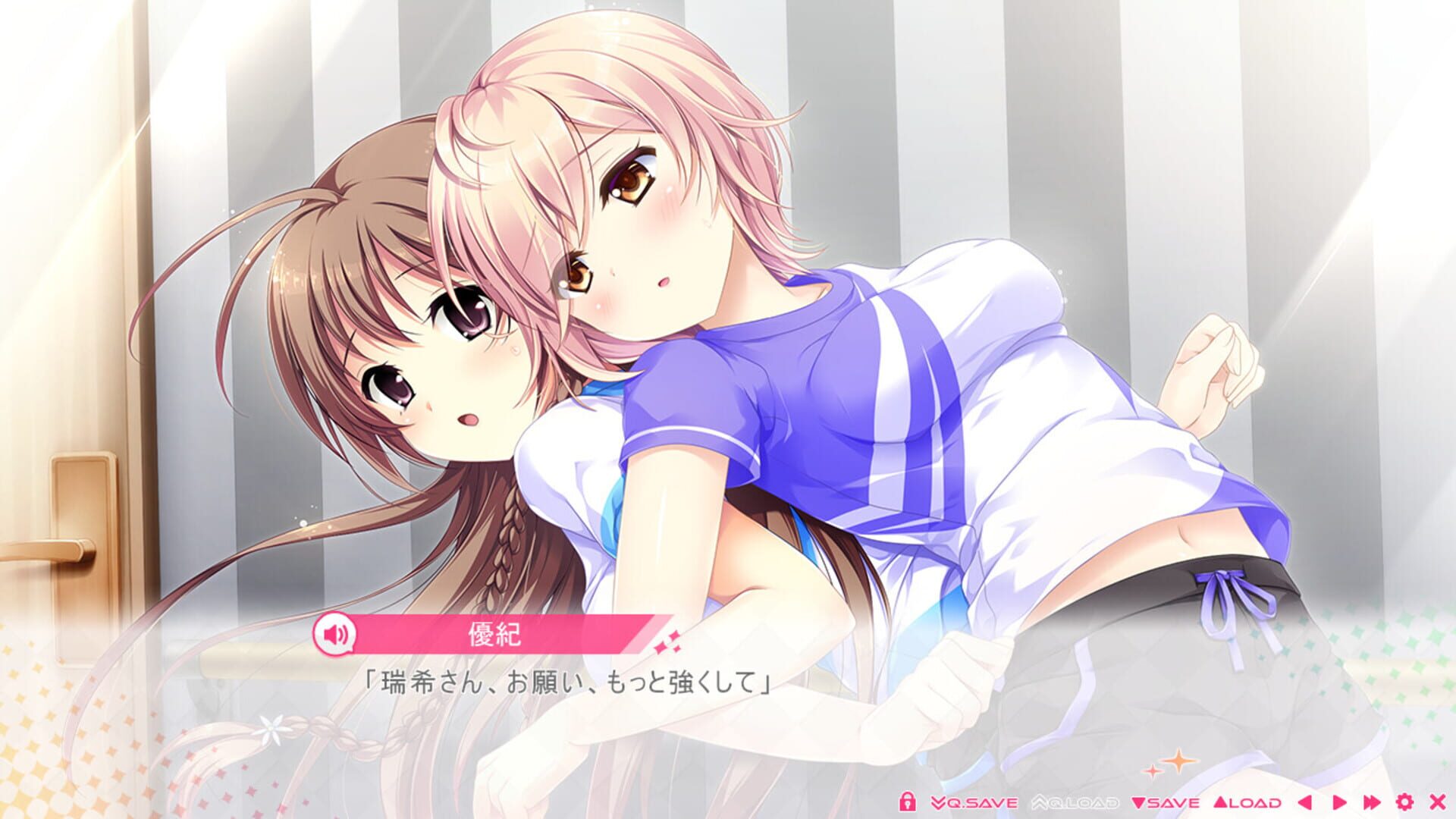Enable skip mode with the fast-forward icon

(x=1373, y=802)
